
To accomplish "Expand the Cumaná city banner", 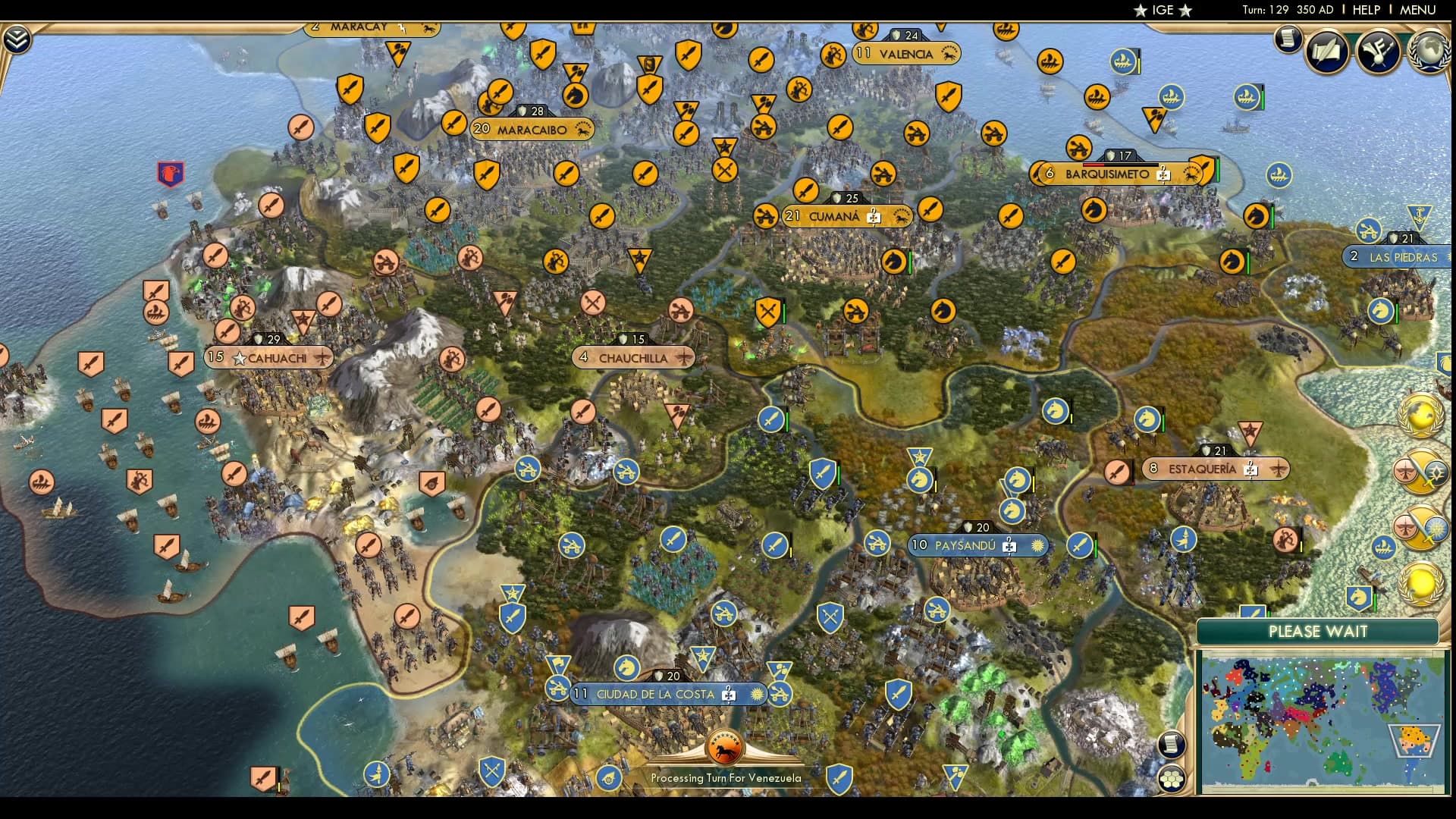I will [x=832, y=215].
